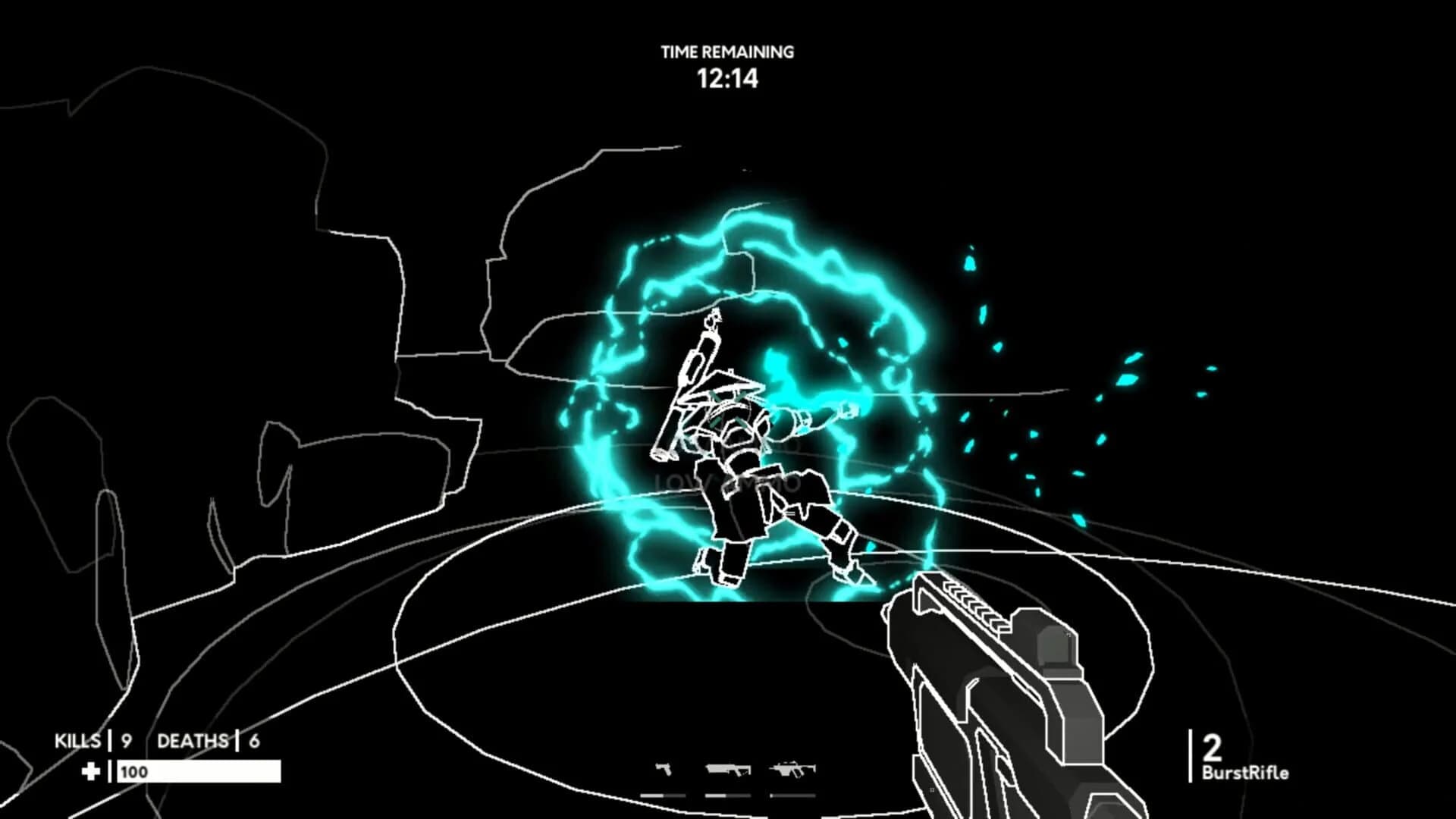
Task: Switch to the KILLS tab label
Action: click(77, 739)
